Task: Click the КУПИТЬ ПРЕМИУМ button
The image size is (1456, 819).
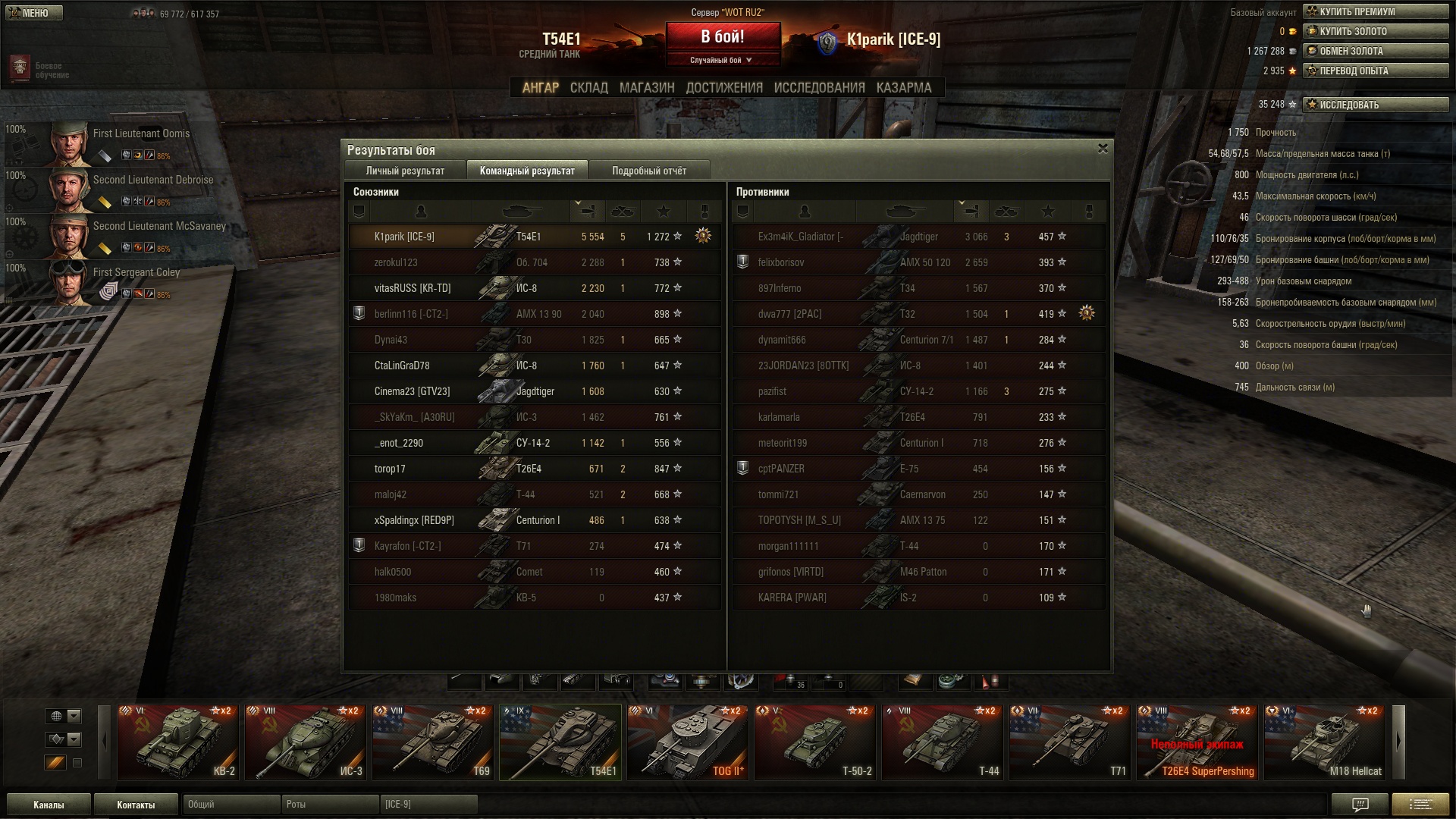Action: pos(1376,11)
